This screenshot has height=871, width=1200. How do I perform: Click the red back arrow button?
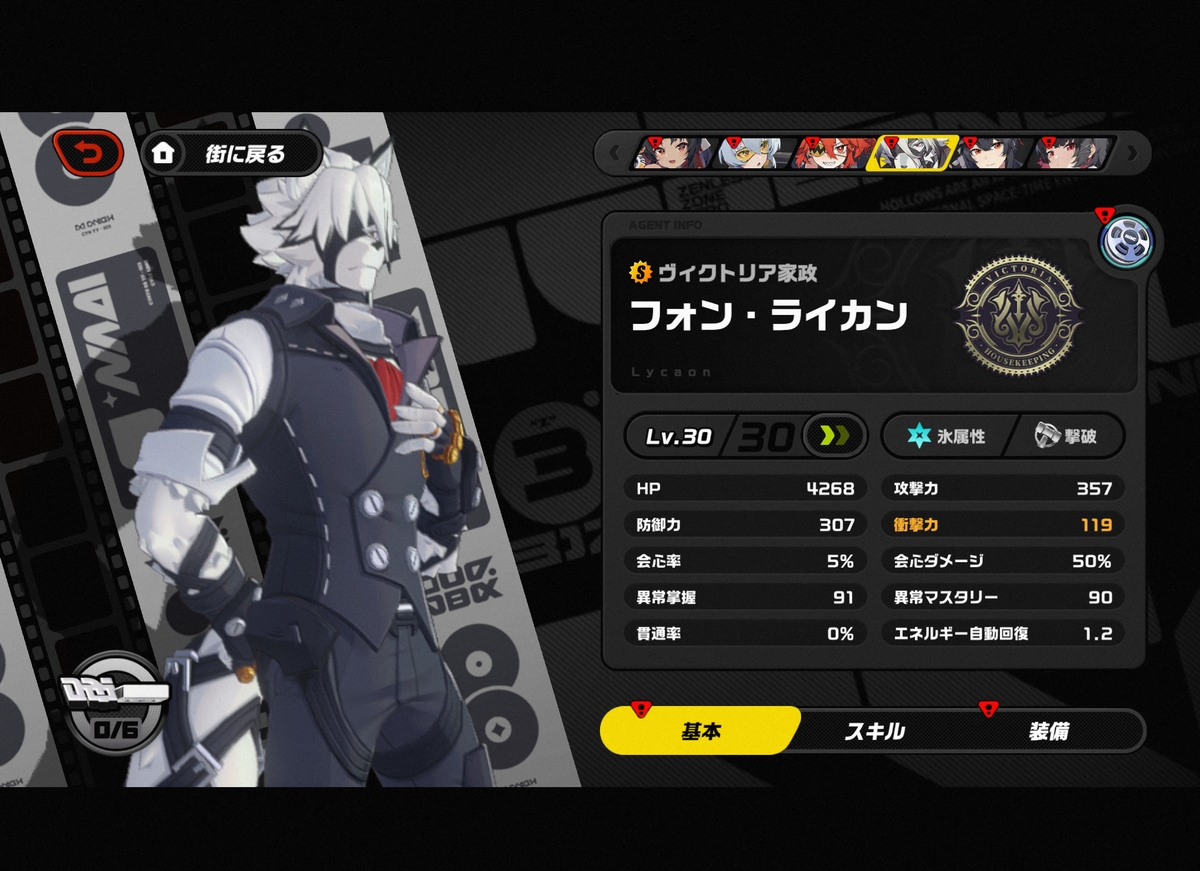88,153
